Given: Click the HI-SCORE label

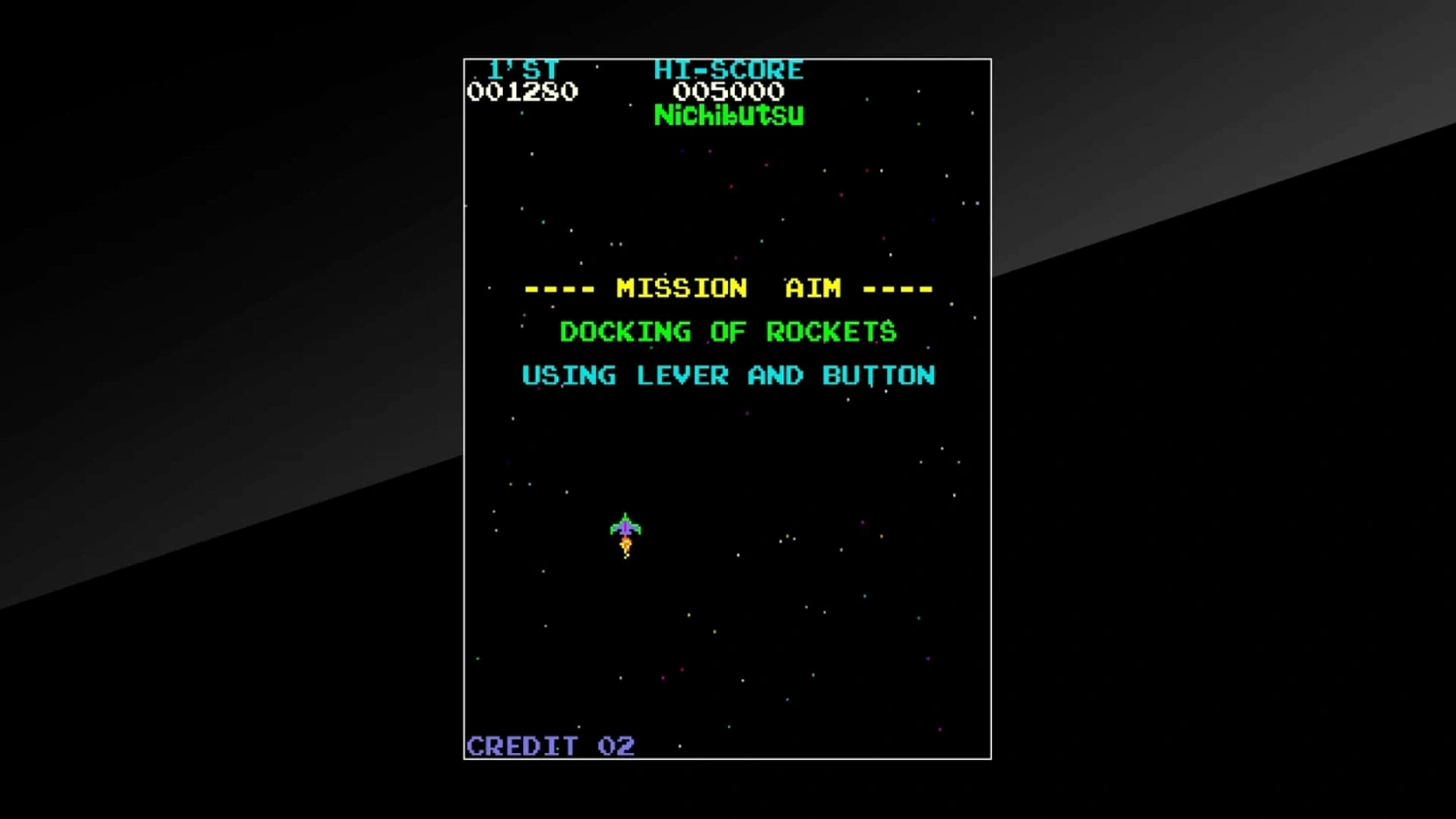Looking at the screenshot, I should [x=729, y=69].
